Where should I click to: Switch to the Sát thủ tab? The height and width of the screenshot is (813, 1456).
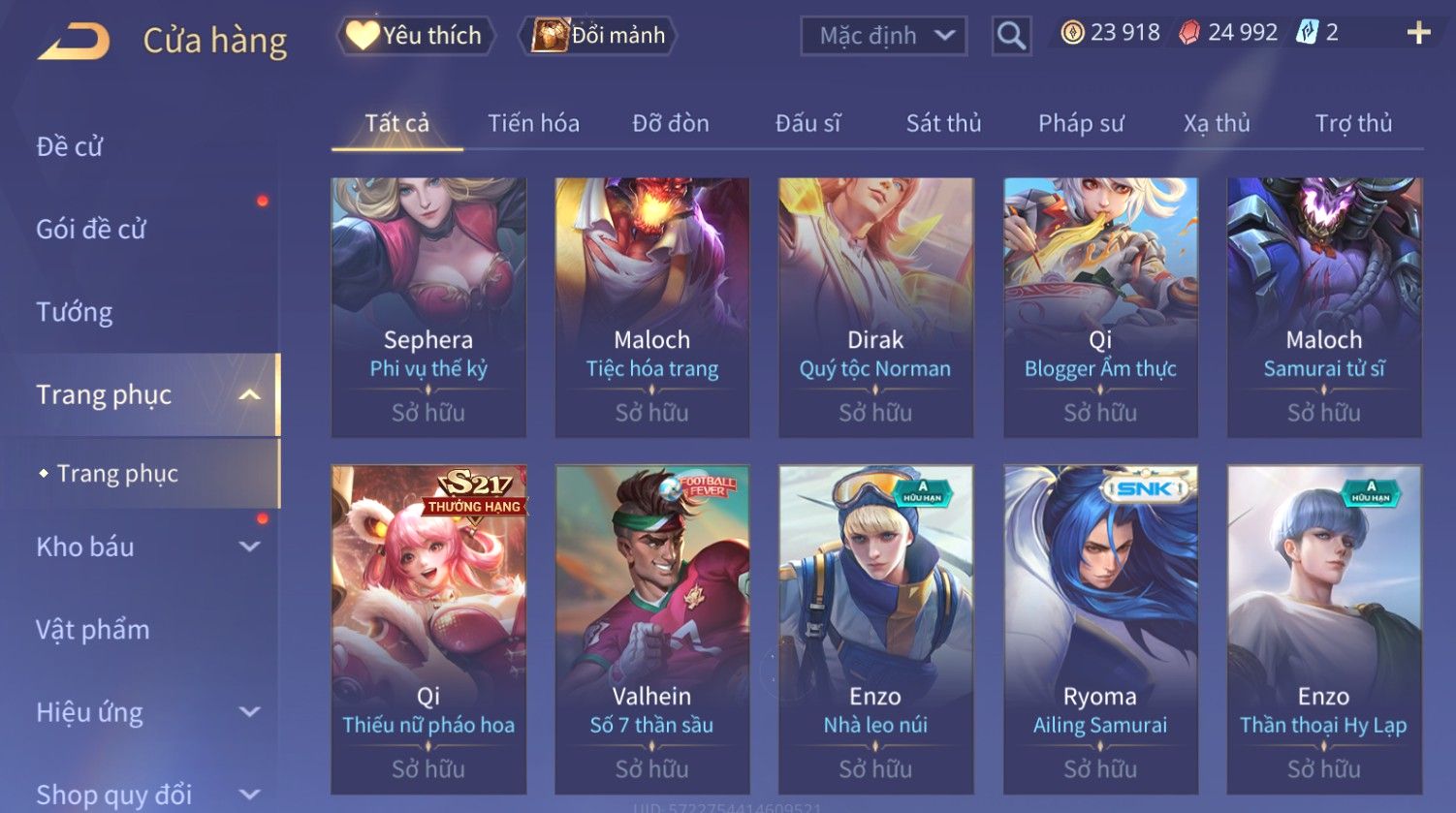pyautogui.click(x=943, y=124)
